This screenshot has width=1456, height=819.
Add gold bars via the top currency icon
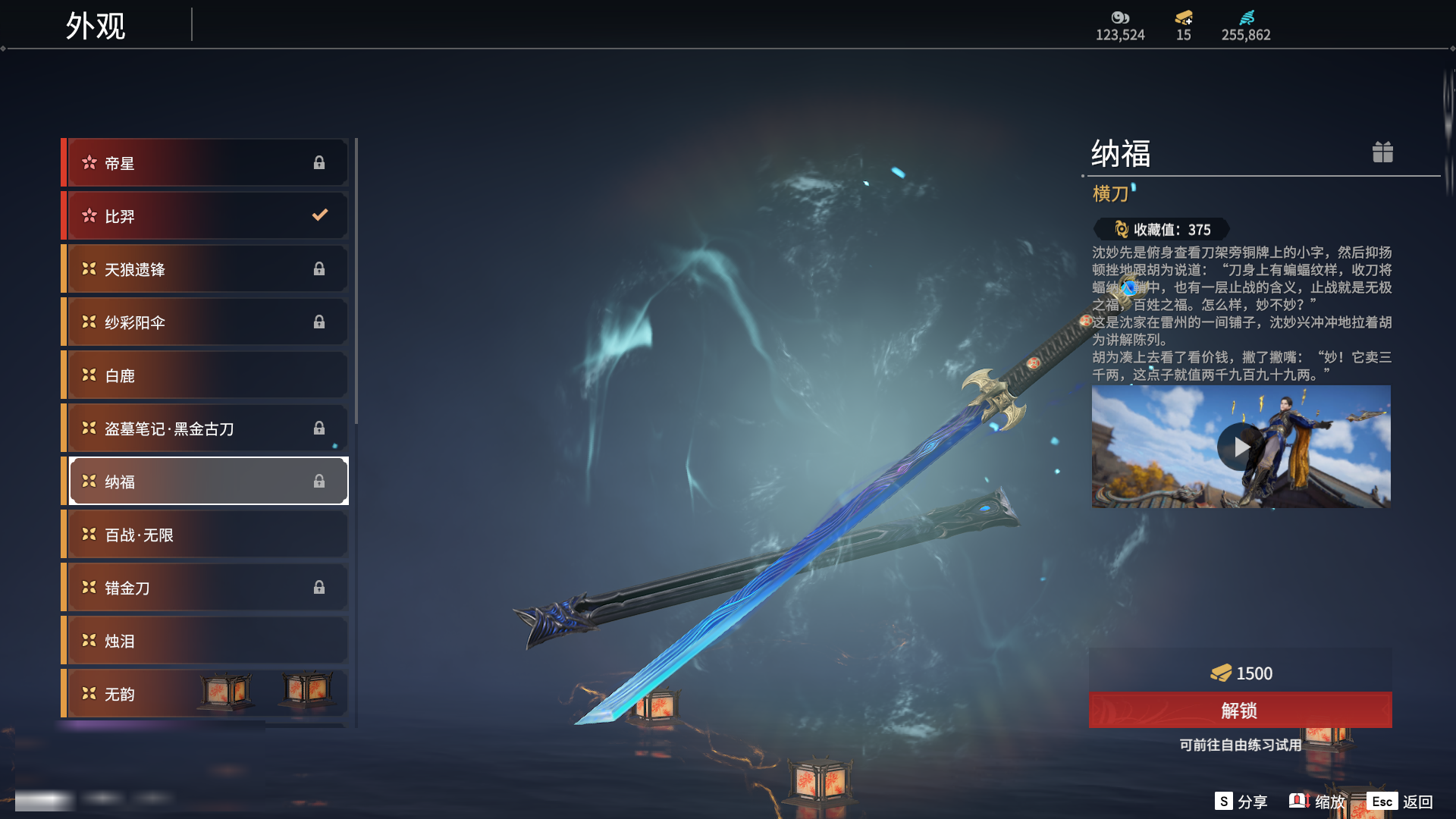pyautogui.click(x=1184, y=18)
